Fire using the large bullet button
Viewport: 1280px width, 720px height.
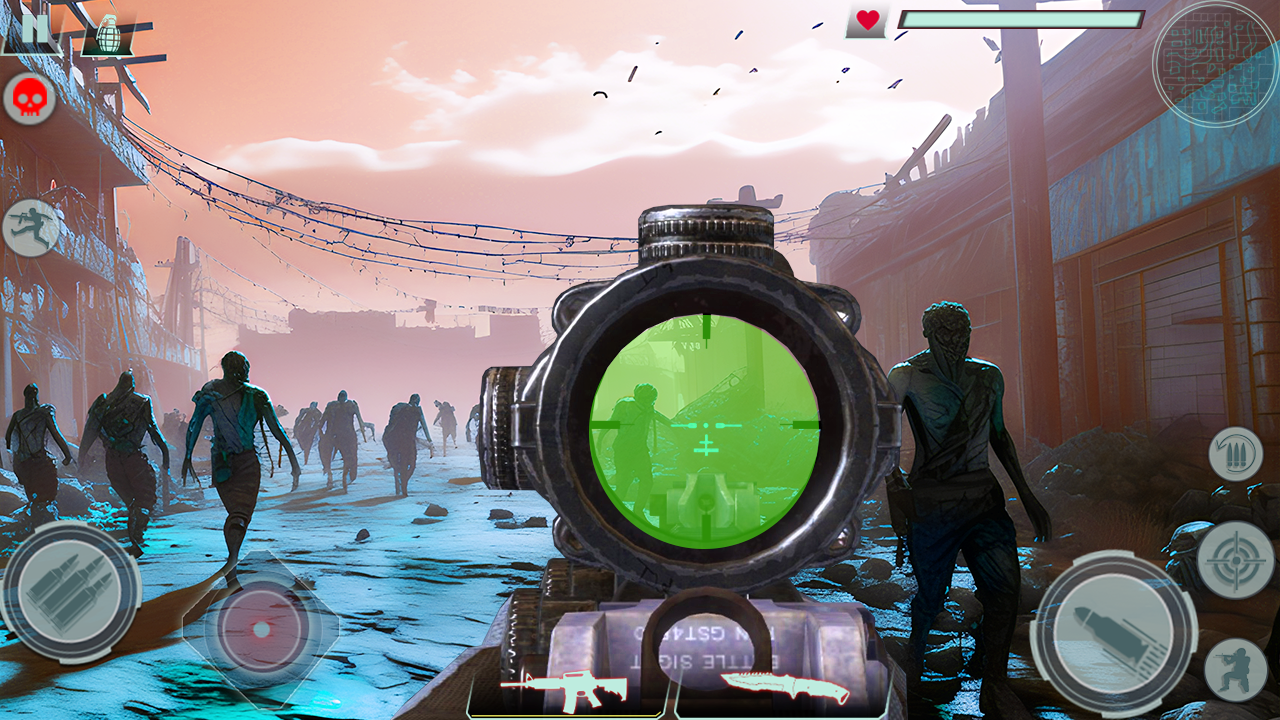[1113, 633]
